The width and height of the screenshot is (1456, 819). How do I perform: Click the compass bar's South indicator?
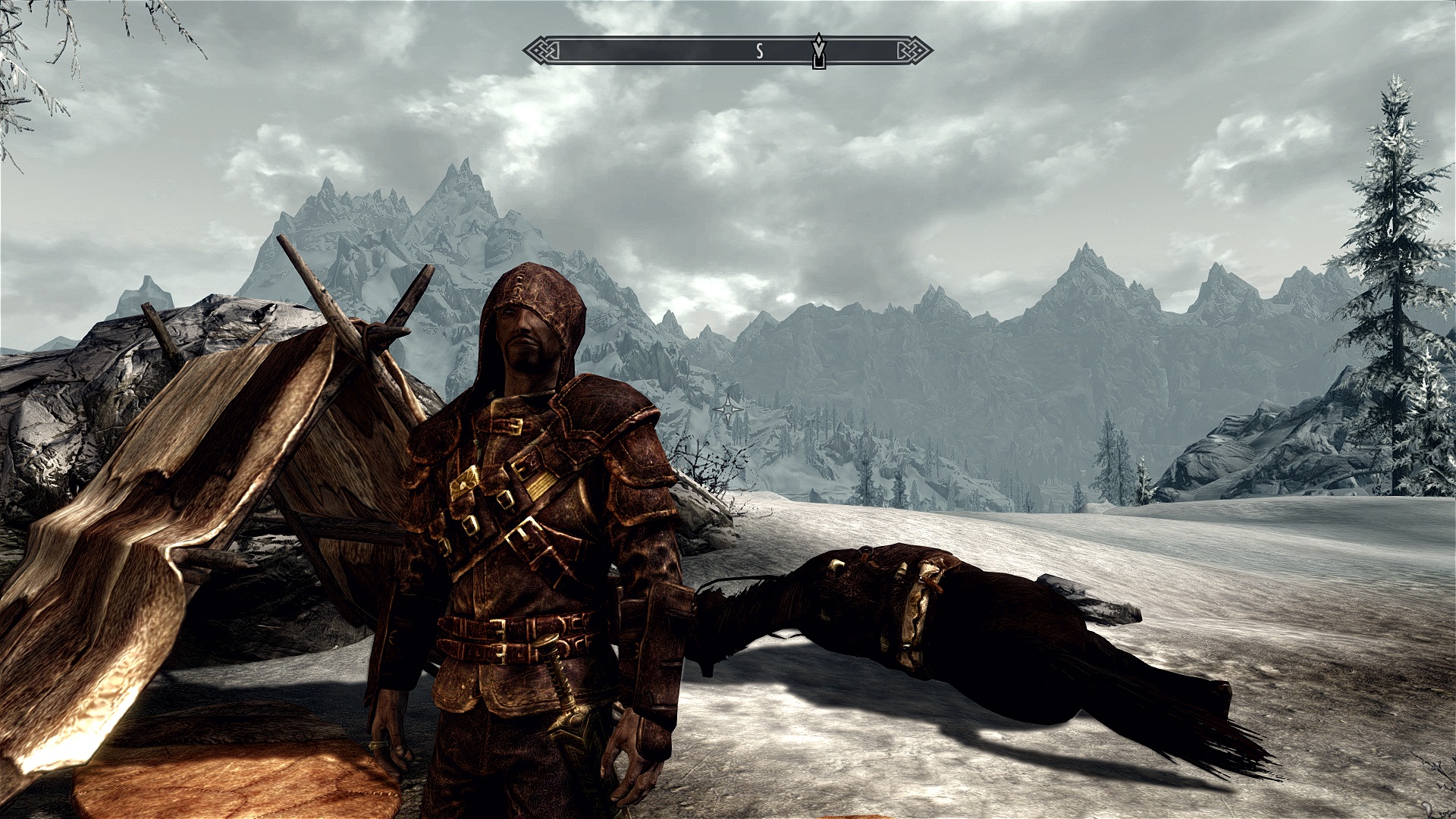click(x=759, y=52)
